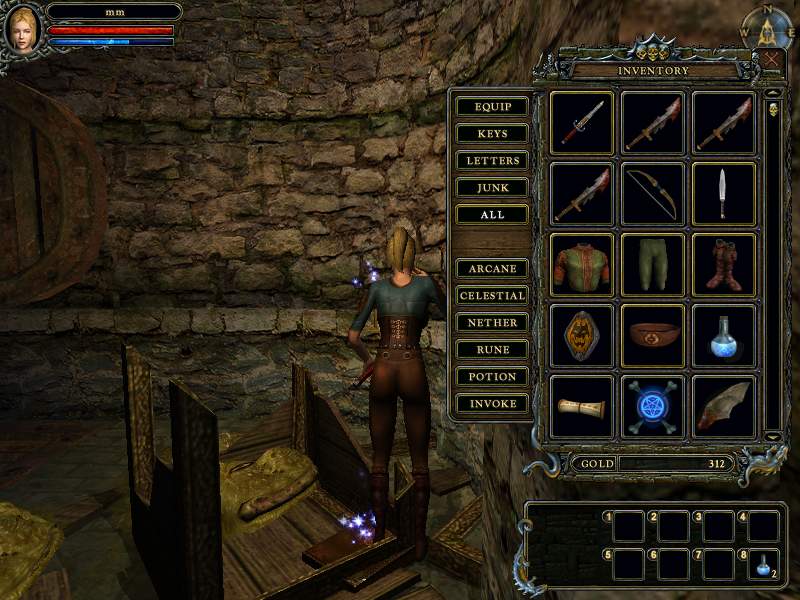Activate the blue pentagram skull spell

[x=653, y=407]
